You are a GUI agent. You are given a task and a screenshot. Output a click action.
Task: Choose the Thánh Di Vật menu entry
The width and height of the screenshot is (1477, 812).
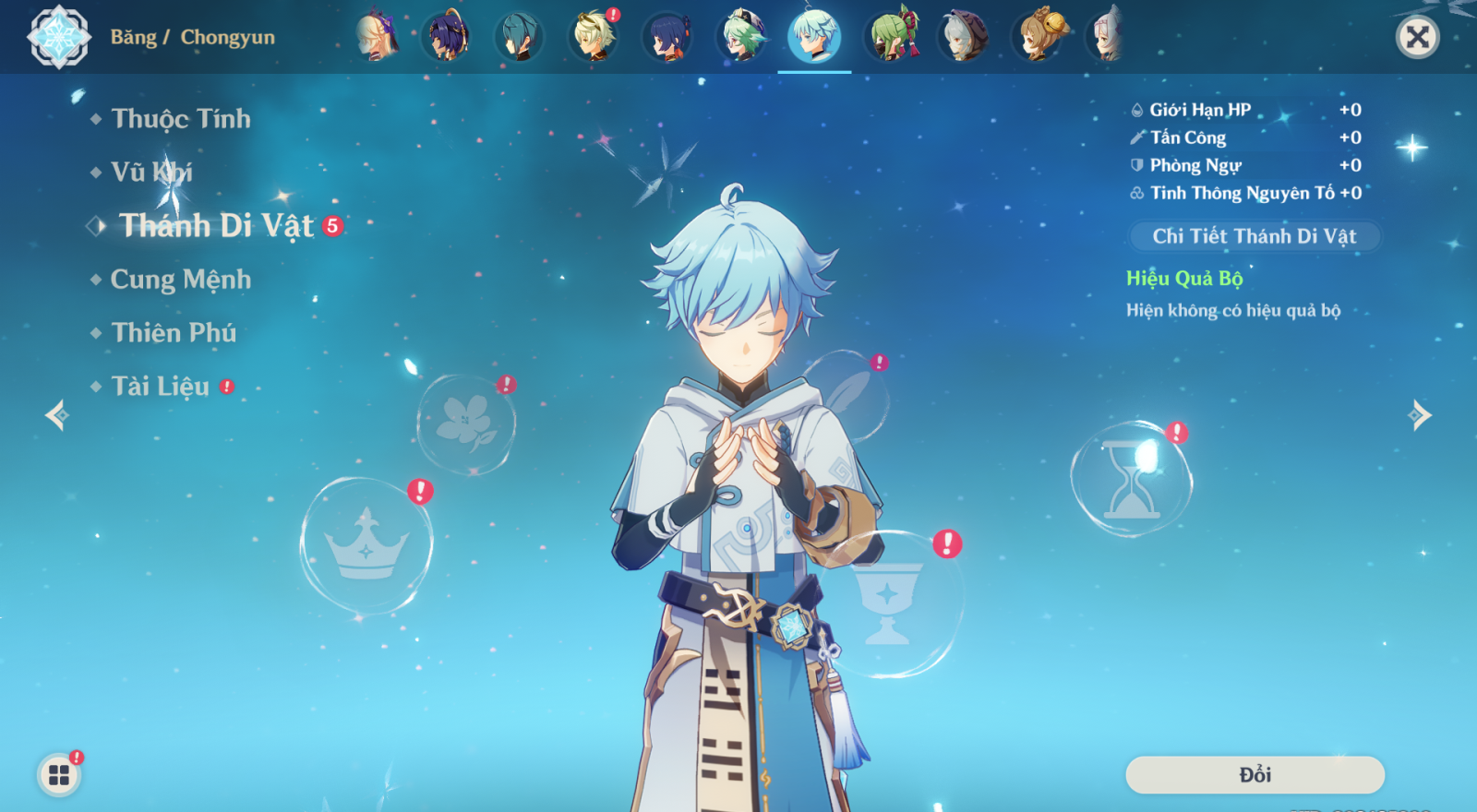point(217,226)
